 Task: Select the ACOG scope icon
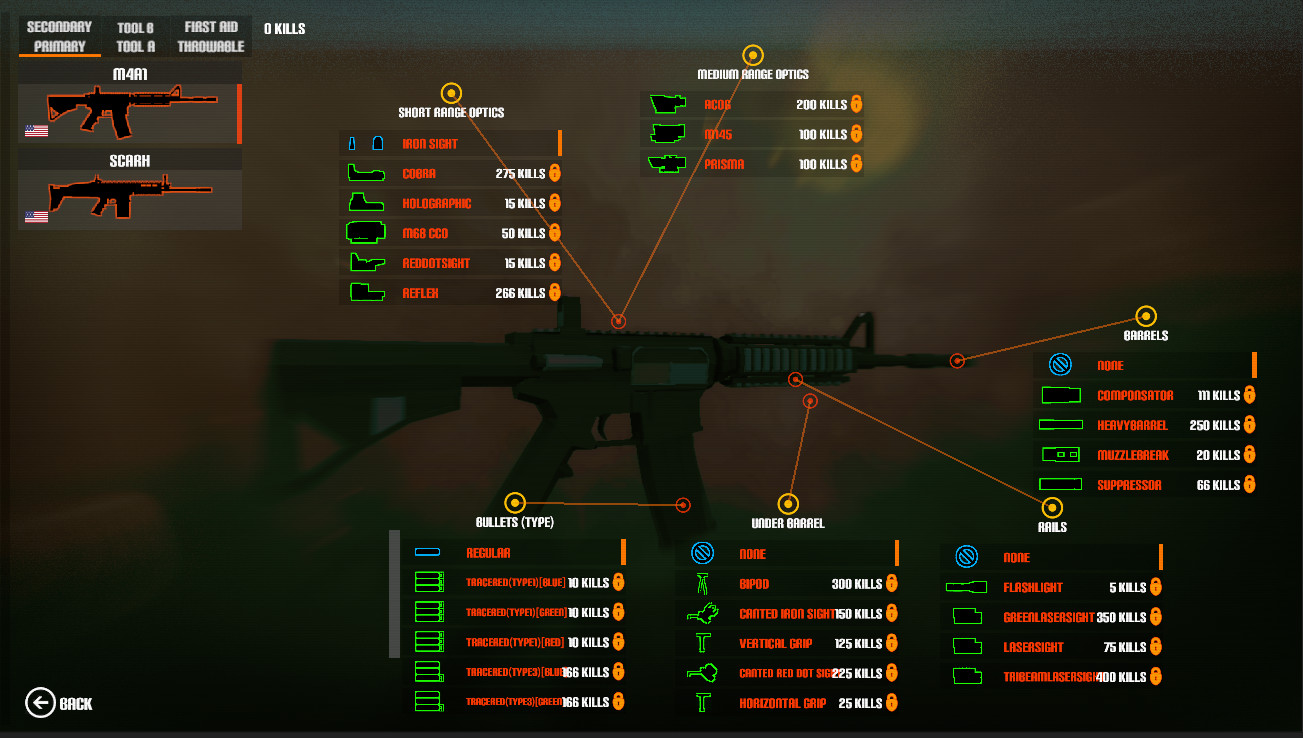tap(668, 104)
